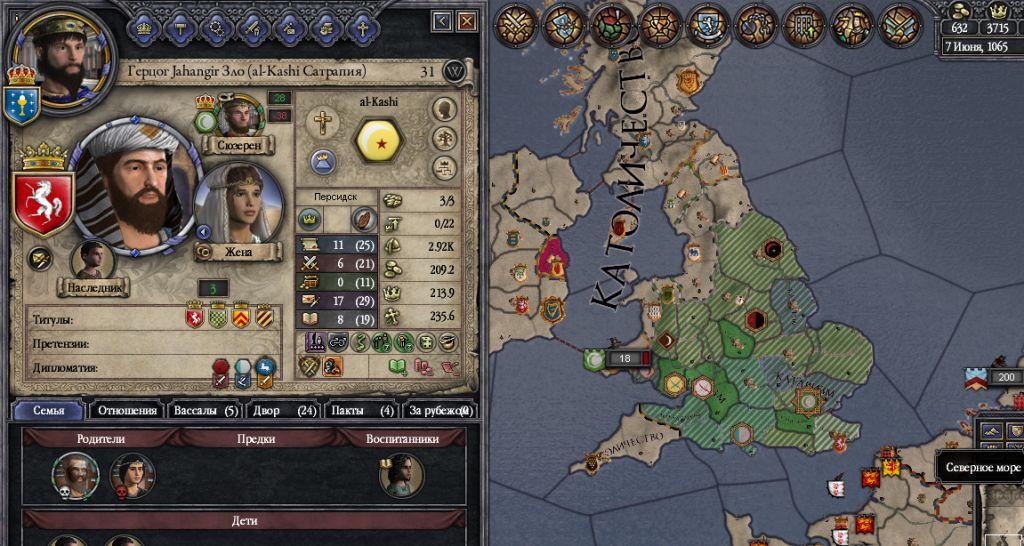Screen dimensions: 1024x546
Task: Switch to the Семья tab
Action: click(x=48, y=410)
